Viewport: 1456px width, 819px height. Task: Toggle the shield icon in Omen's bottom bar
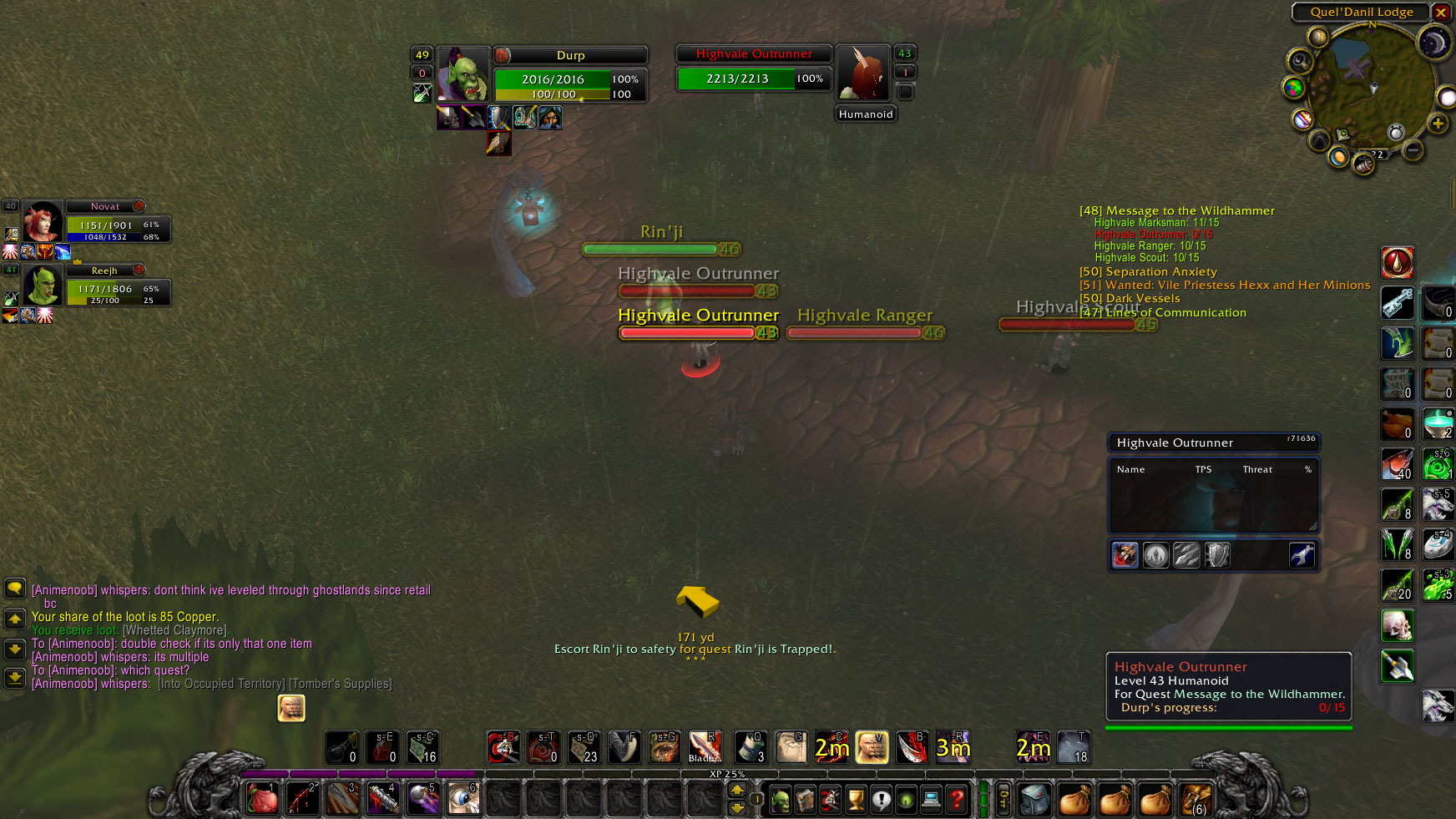(1217, 554)
